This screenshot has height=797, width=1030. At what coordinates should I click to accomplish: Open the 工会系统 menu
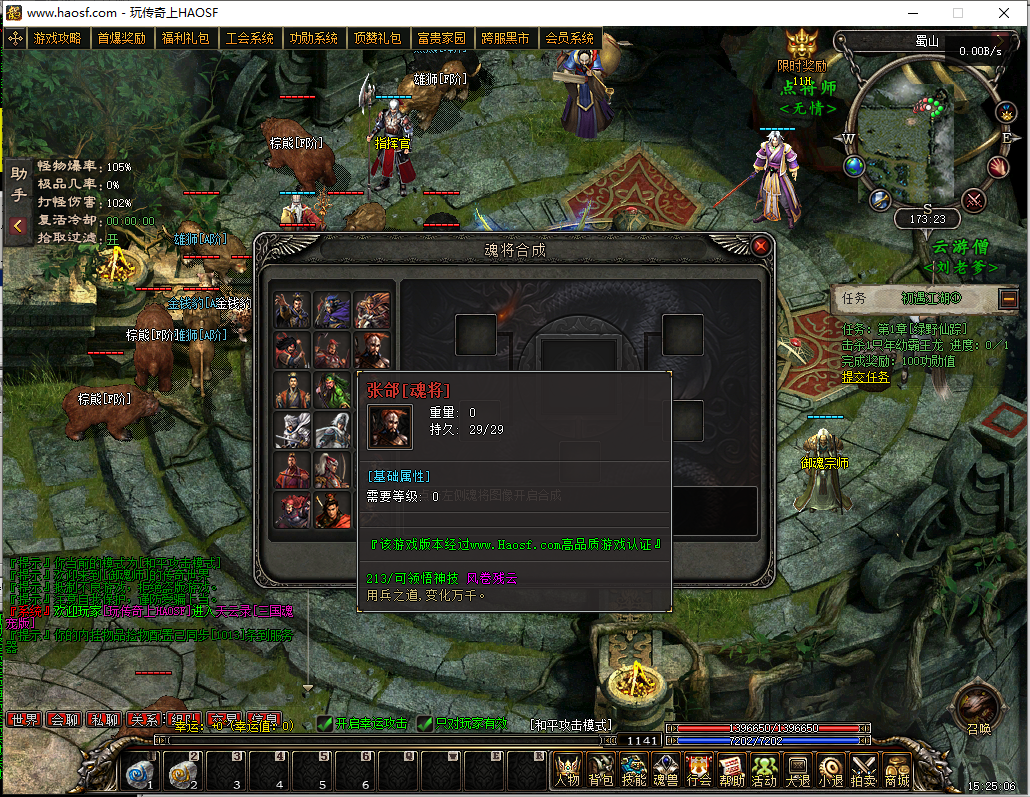(x=249, y=39)
